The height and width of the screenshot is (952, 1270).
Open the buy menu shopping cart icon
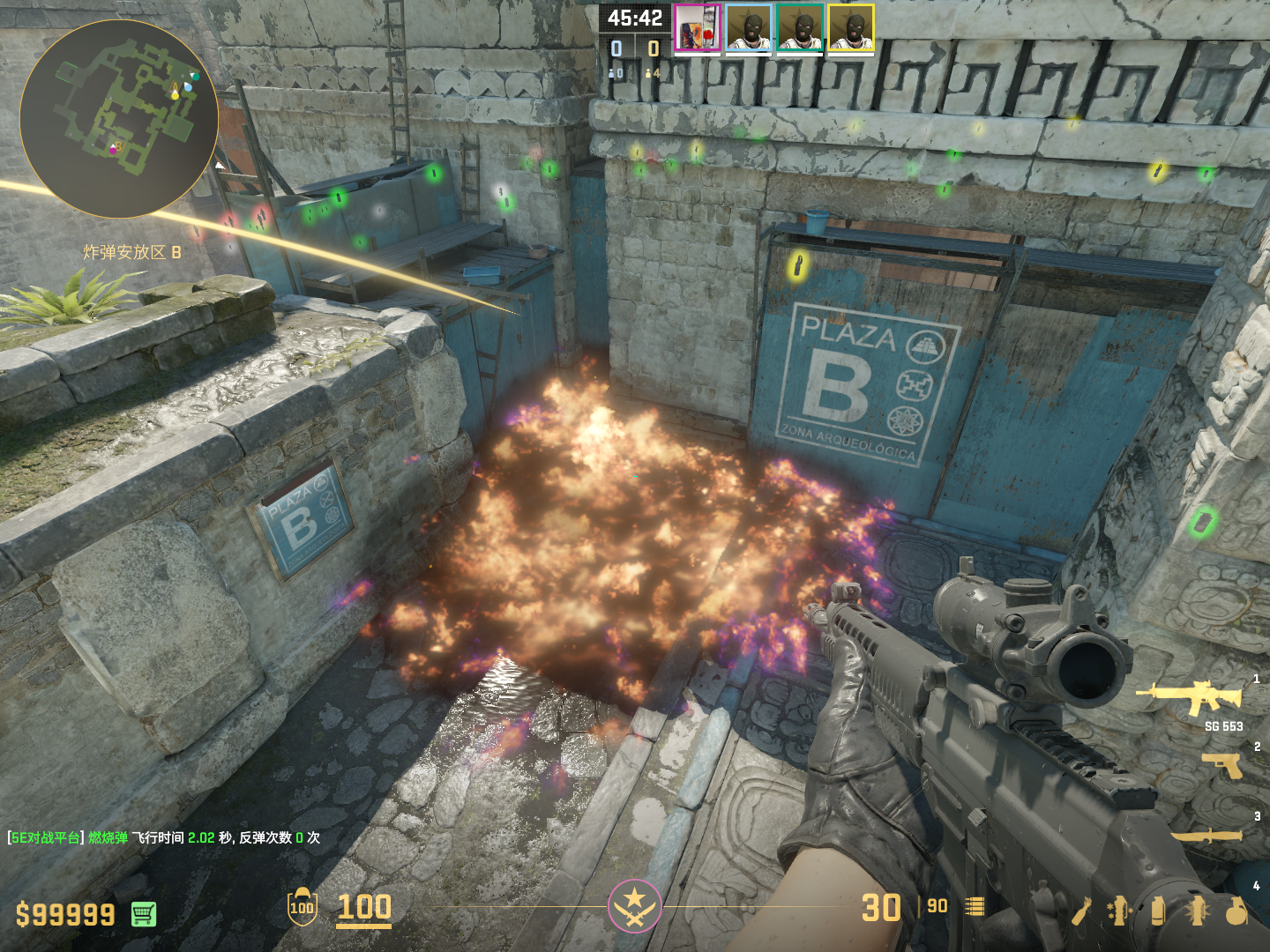point(144,914)
